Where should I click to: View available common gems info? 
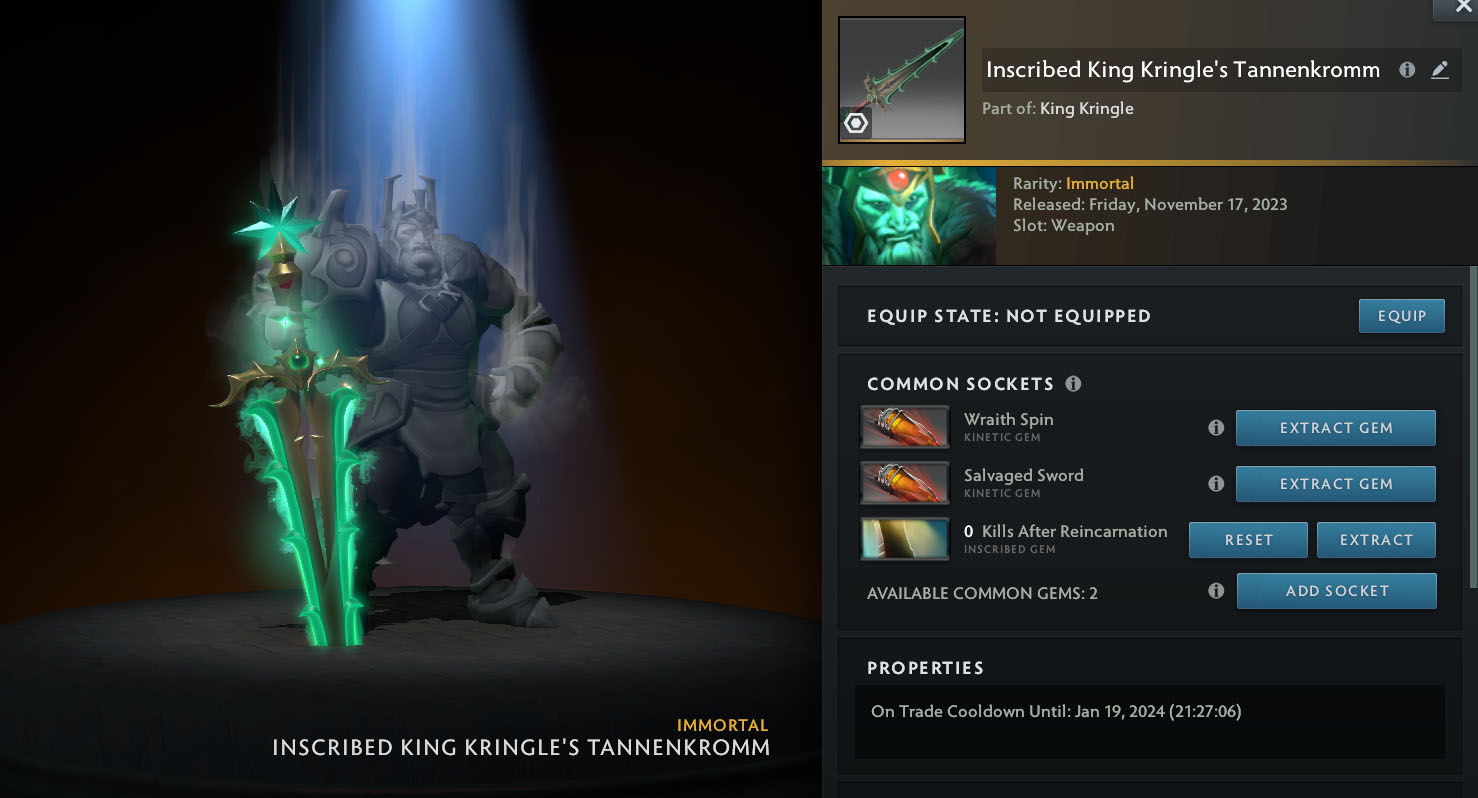(x=1216, y=591)
